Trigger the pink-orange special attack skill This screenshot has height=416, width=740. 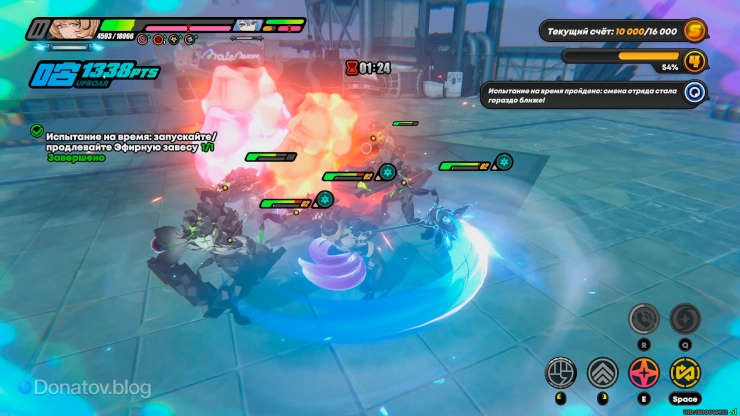[x=643, y=373]
